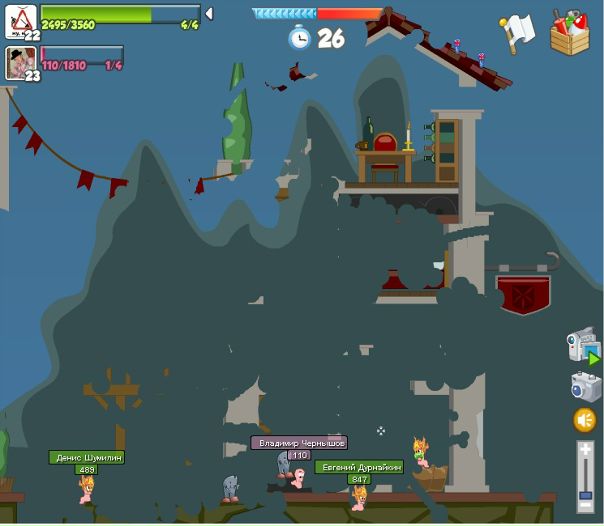Screen dimensions: 604x526
Task: Select the level 23 player portrait
Action: 20,61
